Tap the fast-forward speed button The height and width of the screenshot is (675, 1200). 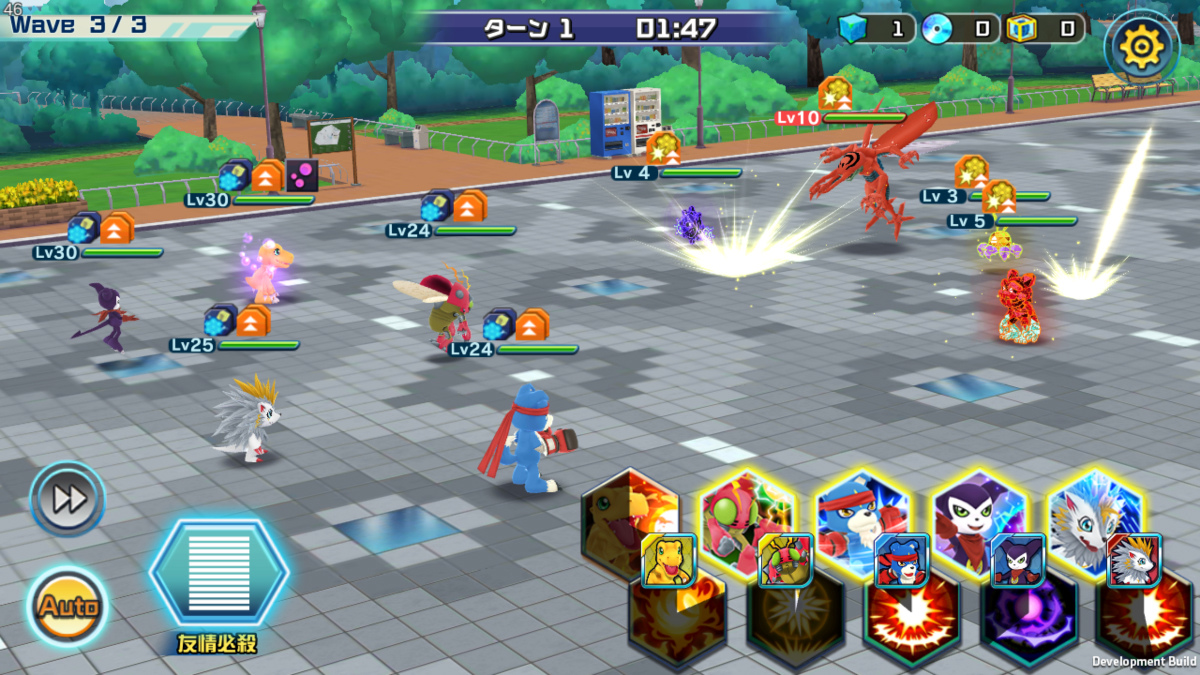coord(68,498)
